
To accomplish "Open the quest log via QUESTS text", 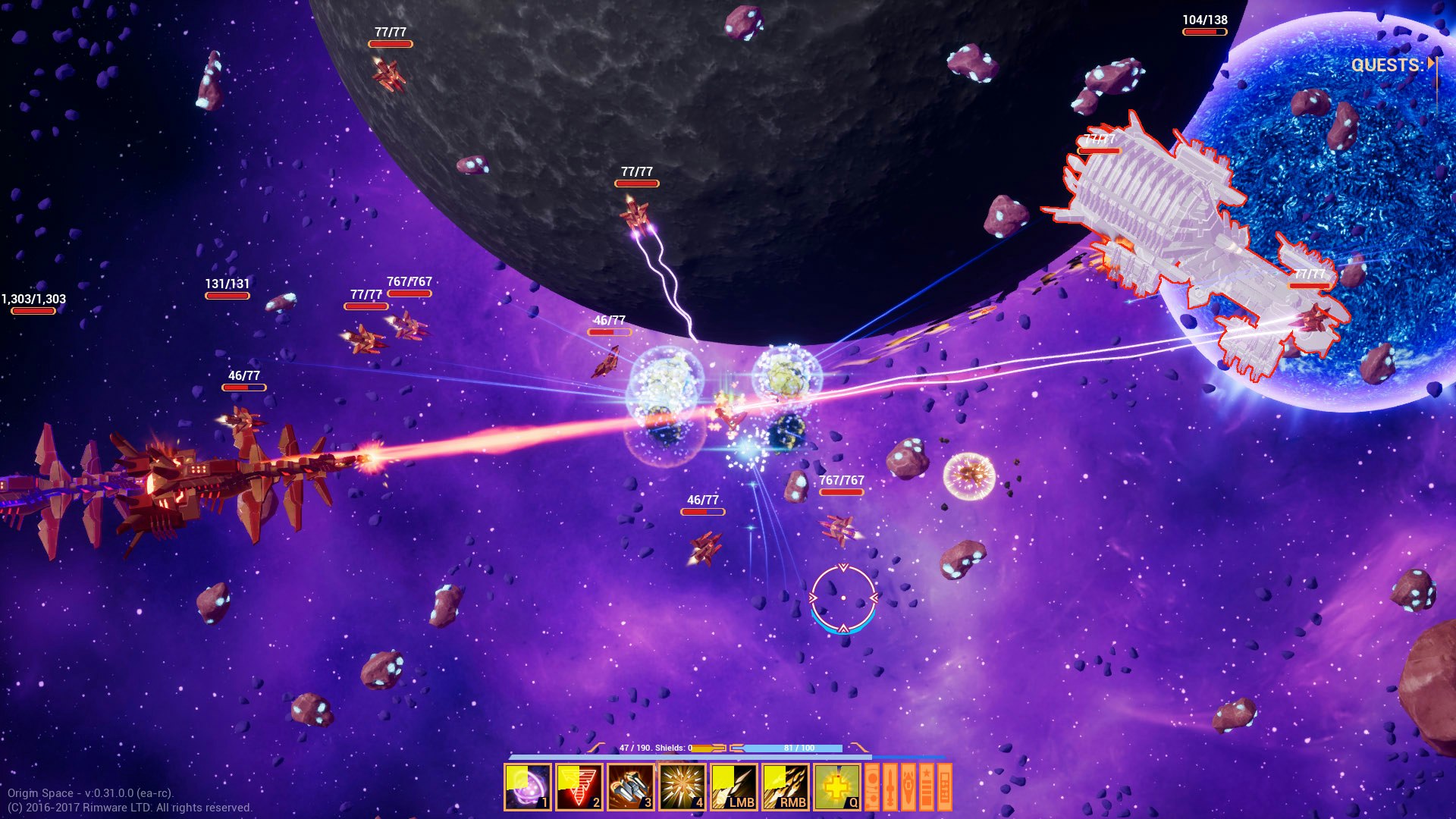I will (x=1386, y=66).
